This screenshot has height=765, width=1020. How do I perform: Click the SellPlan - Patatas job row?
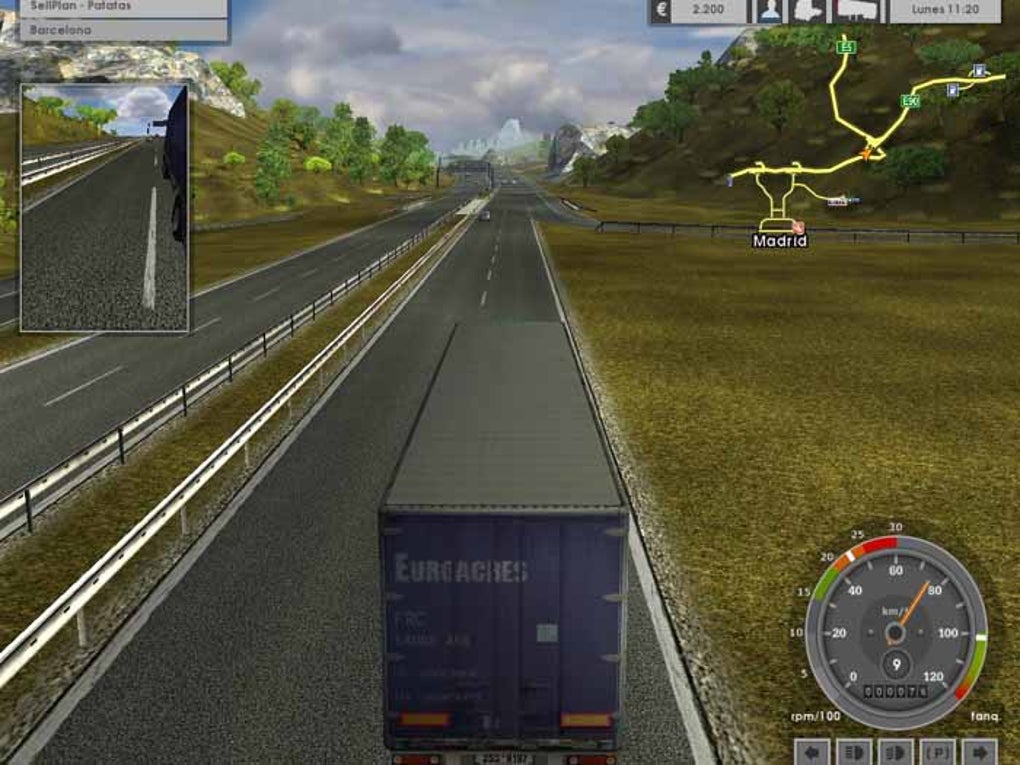[113, 7]
